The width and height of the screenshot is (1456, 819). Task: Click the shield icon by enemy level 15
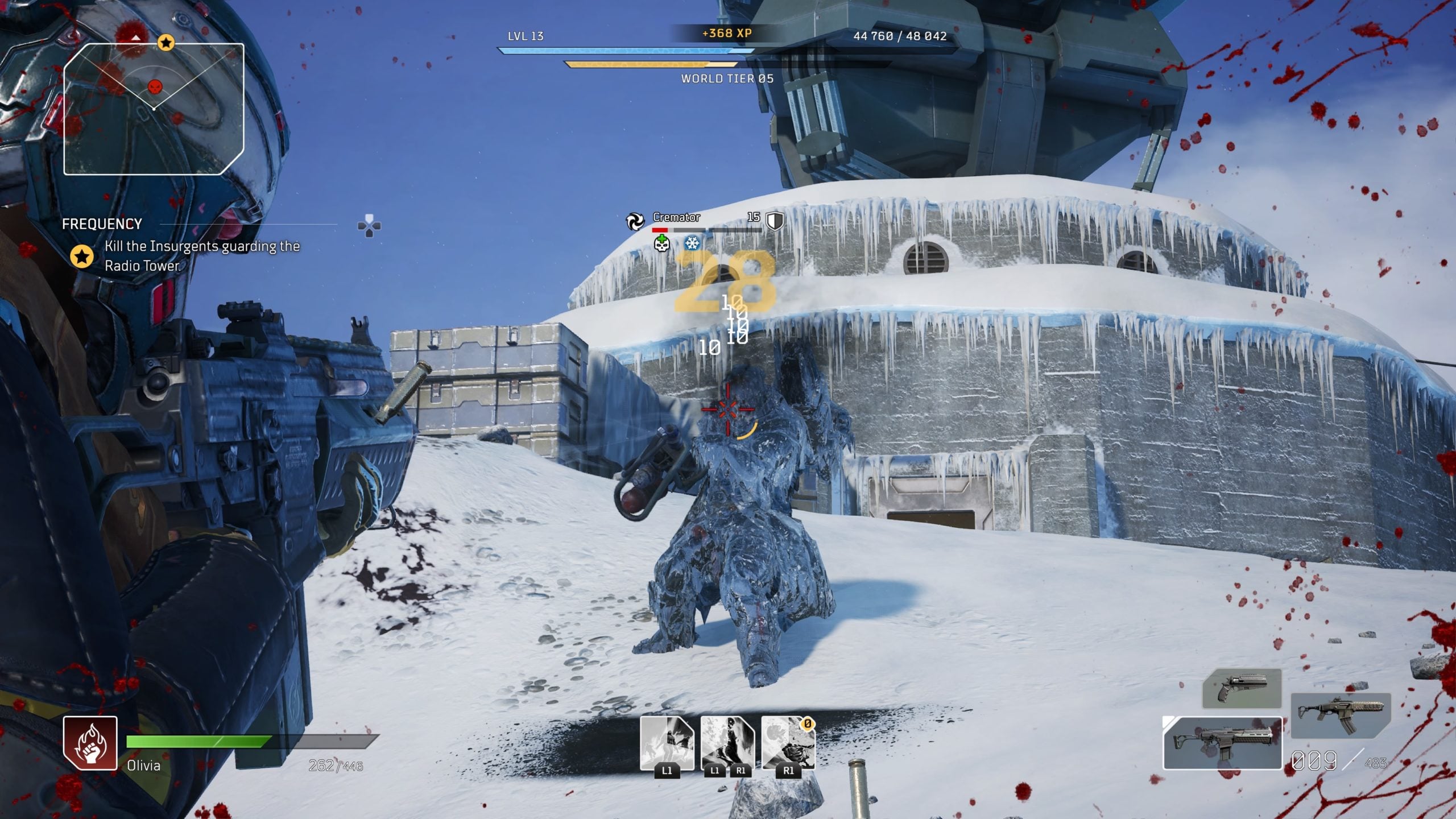tap(775, 220)
